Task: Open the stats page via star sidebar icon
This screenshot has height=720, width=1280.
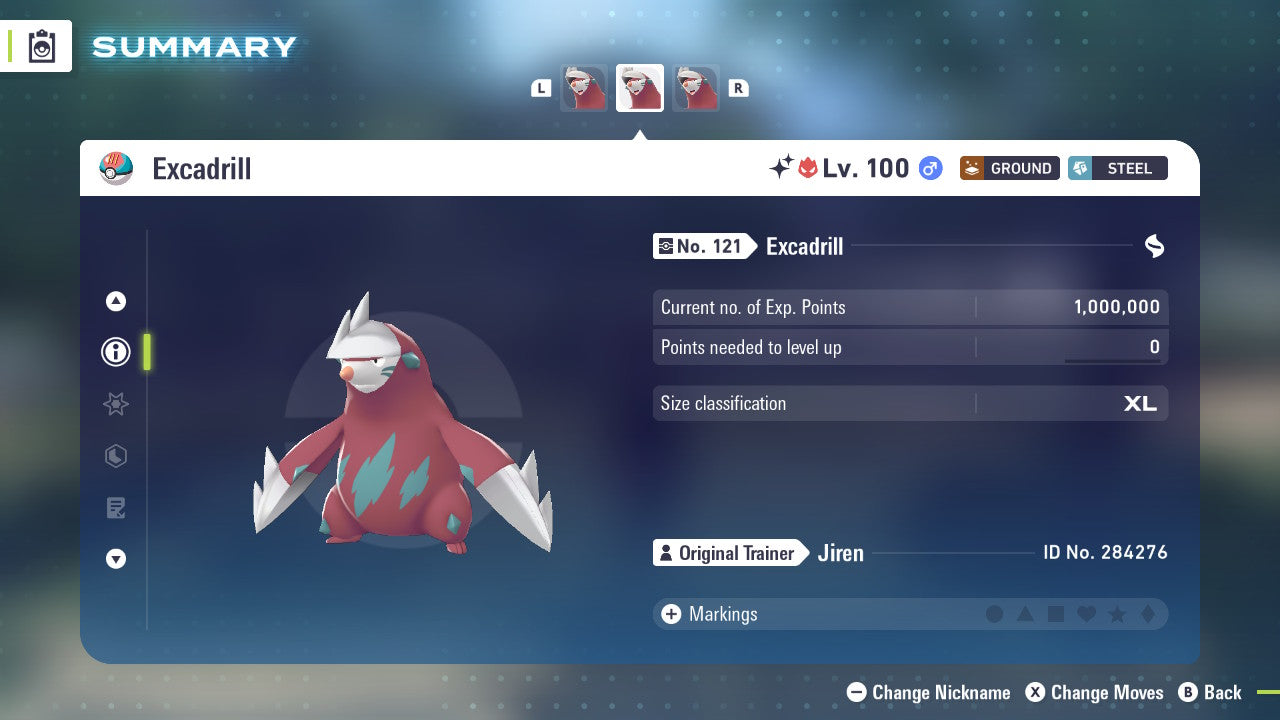Action: click(x=115, y=404)
